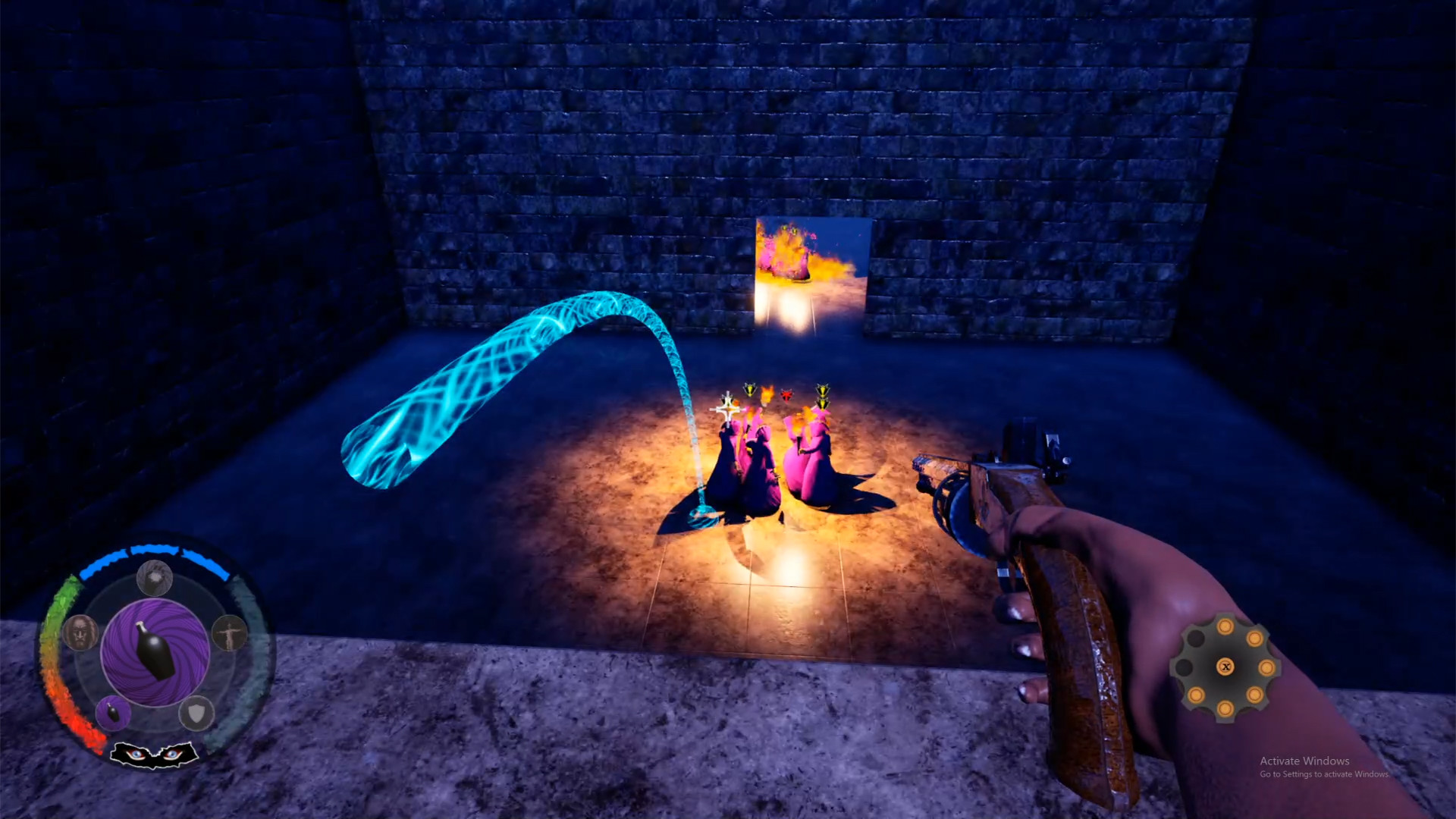Viewport: 1456px width, 819px height.
Task: Select the crucifix figure icon on the wheel
Action: coord(231,634)
